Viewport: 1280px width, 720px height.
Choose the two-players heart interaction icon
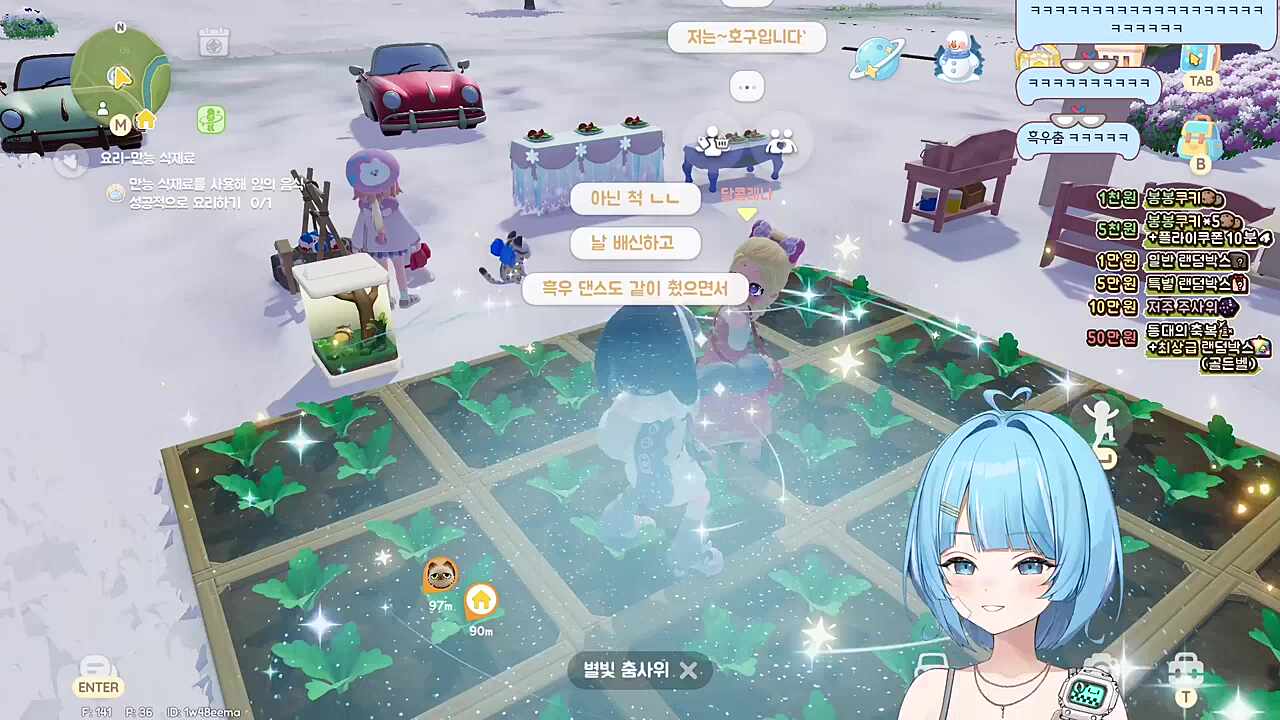point(780,141)
